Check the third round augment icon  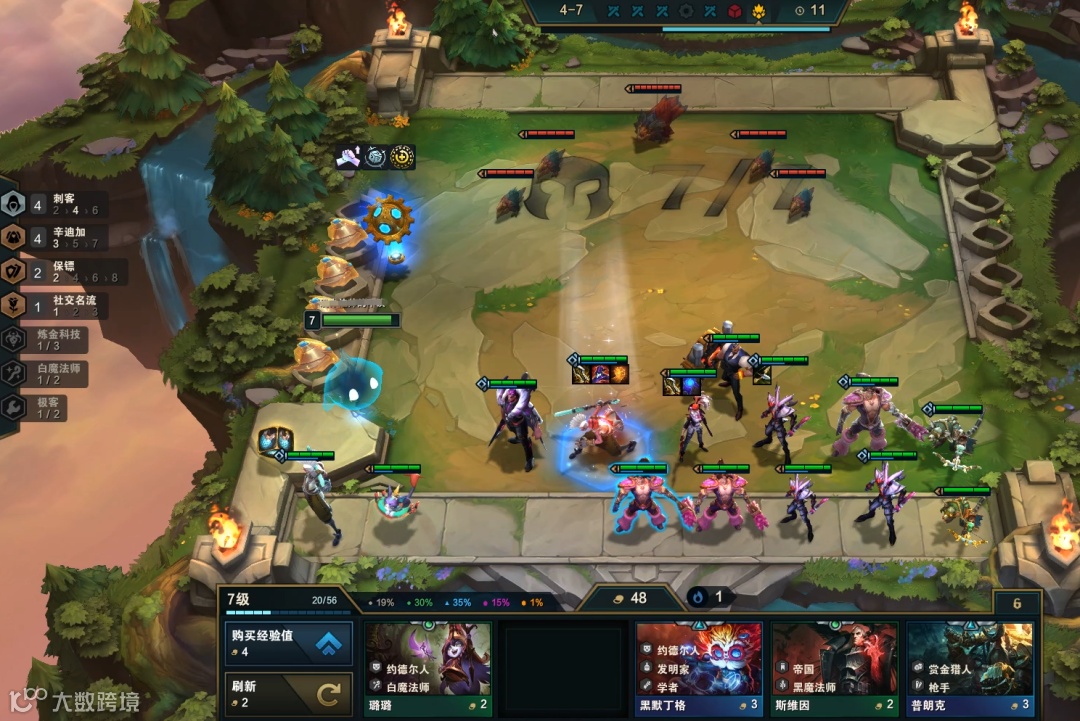click(x=402, y=156)
